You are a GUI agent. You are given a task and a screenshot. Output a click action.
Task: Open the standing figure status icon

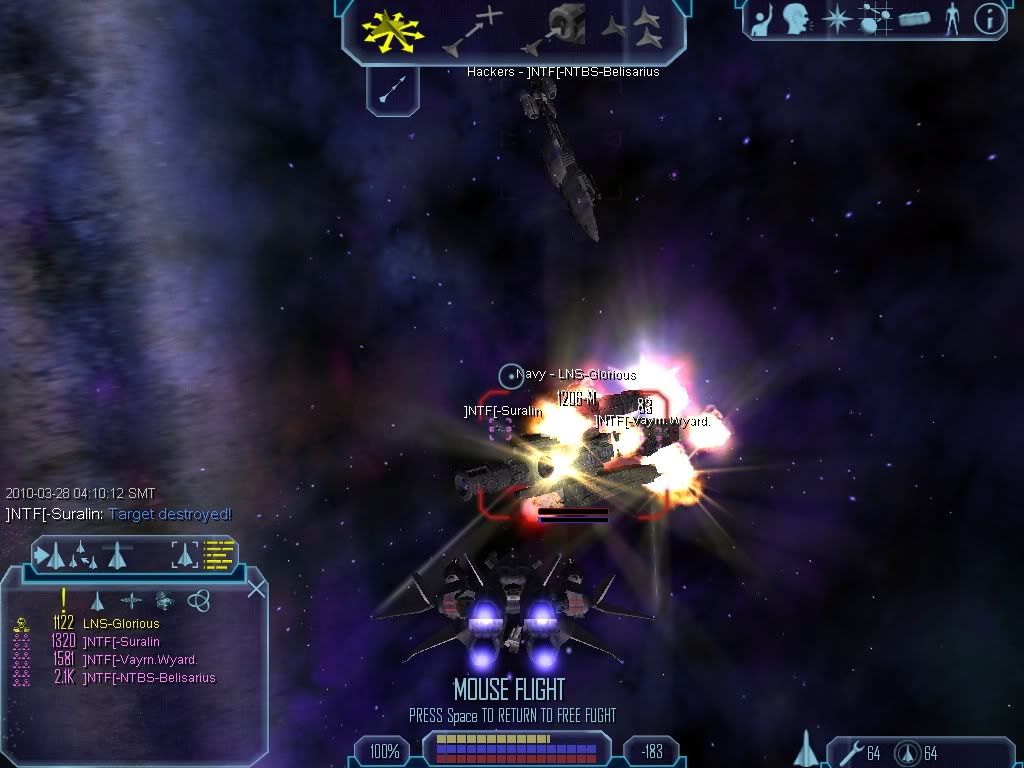951,19
